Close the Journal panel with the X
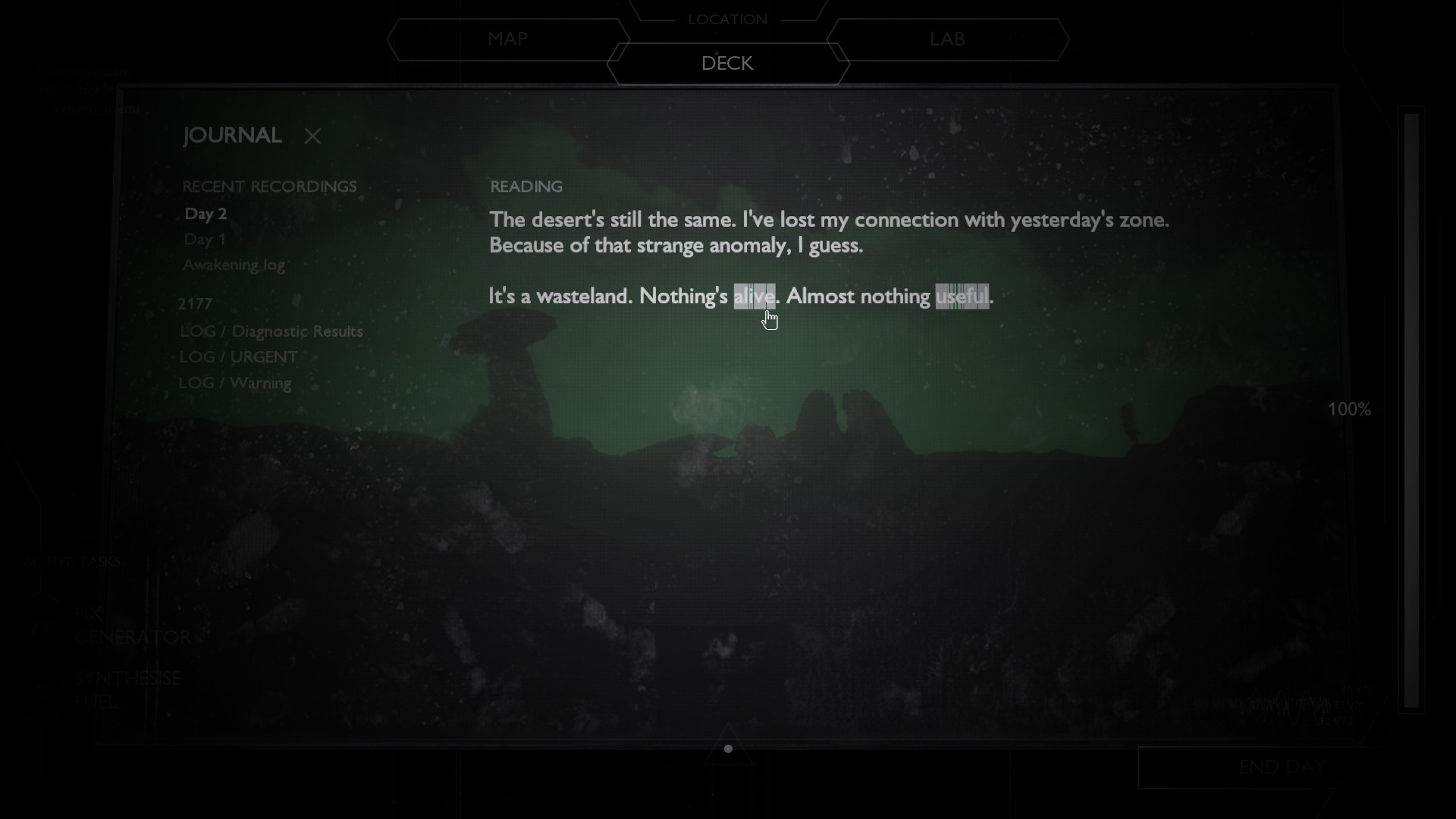1456x819 pixels. tap(313, 136)
